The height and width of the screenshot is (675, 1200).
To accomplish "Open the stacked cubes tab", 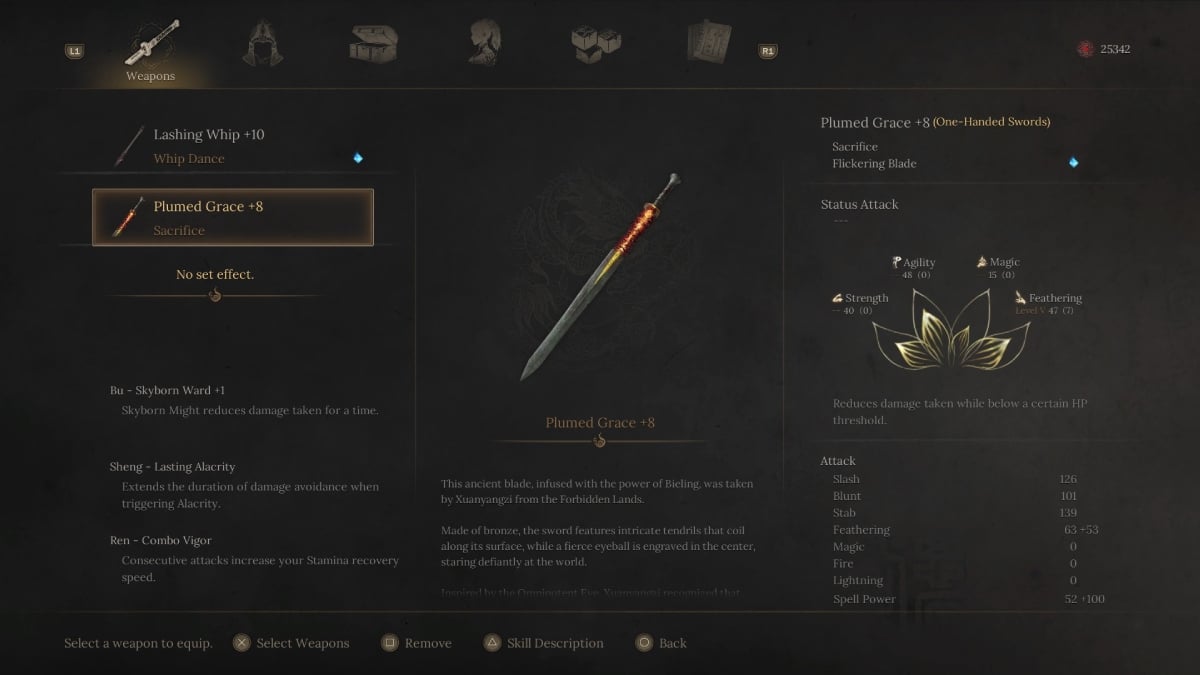I will pyautogui.click(x=596, y=43).
